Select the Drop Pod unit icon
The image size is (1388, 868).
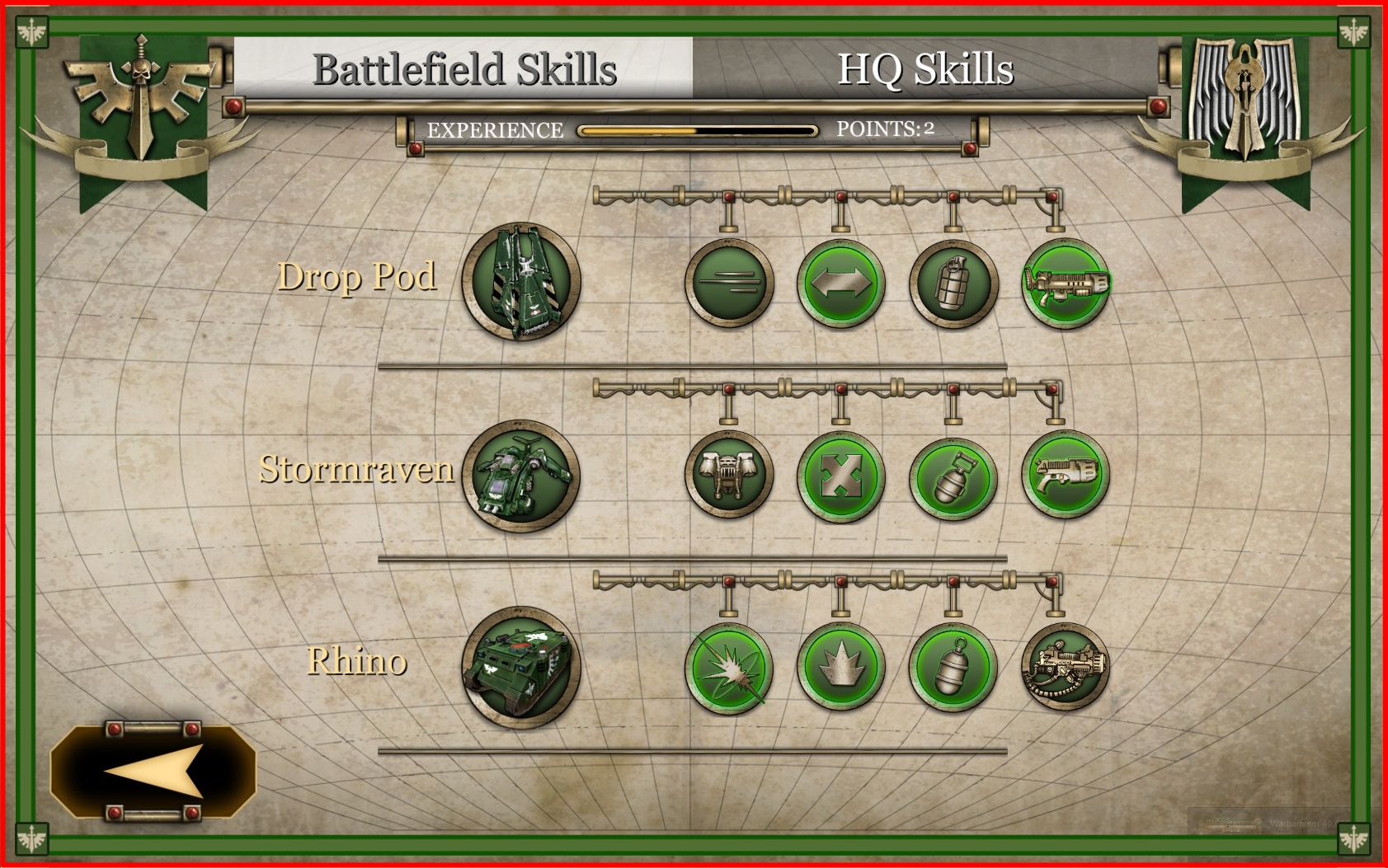521,282
